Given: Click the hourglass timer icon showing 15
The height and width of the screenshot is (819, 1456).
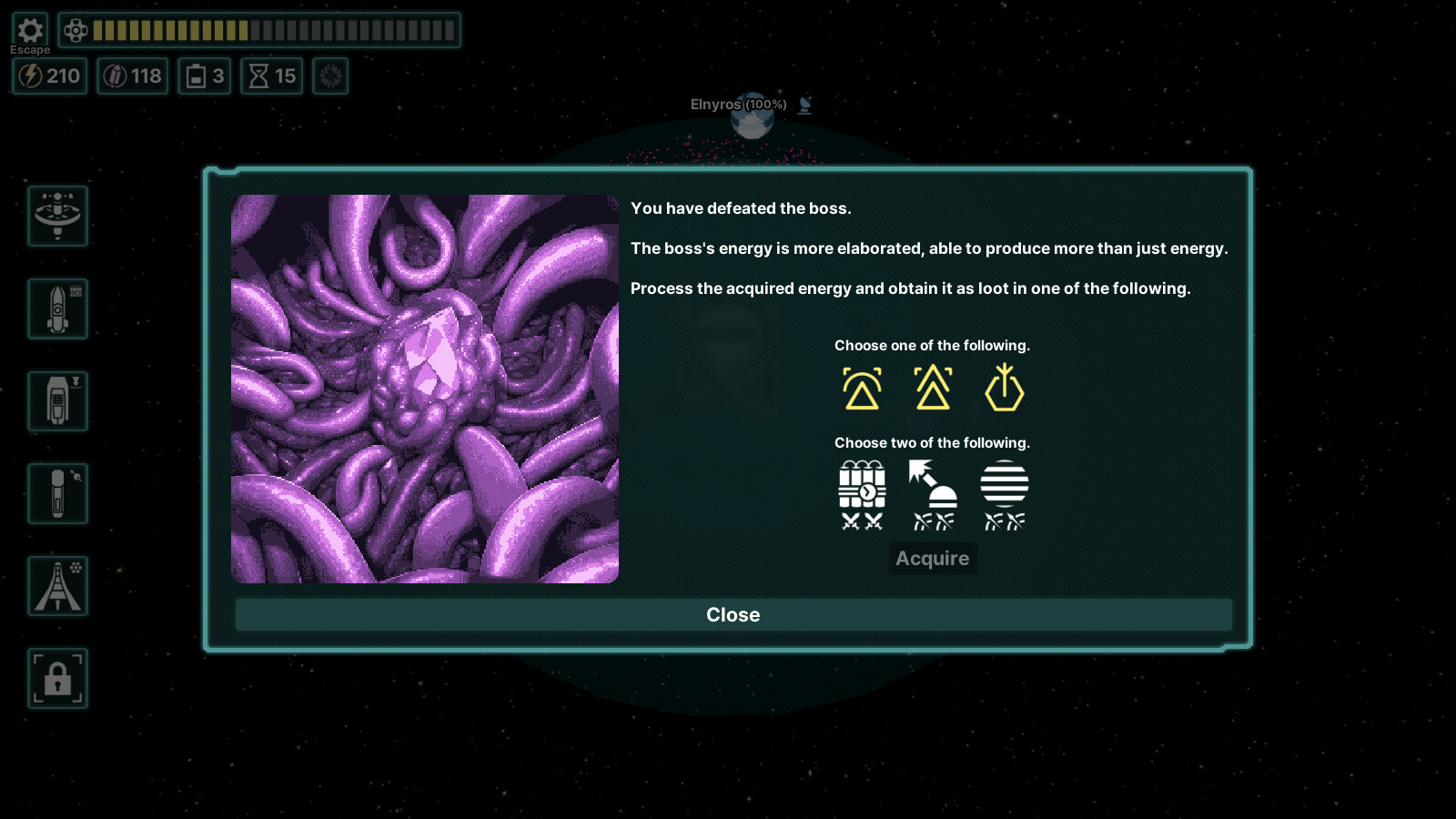Looking at the screenshot, I should point(270,76).
